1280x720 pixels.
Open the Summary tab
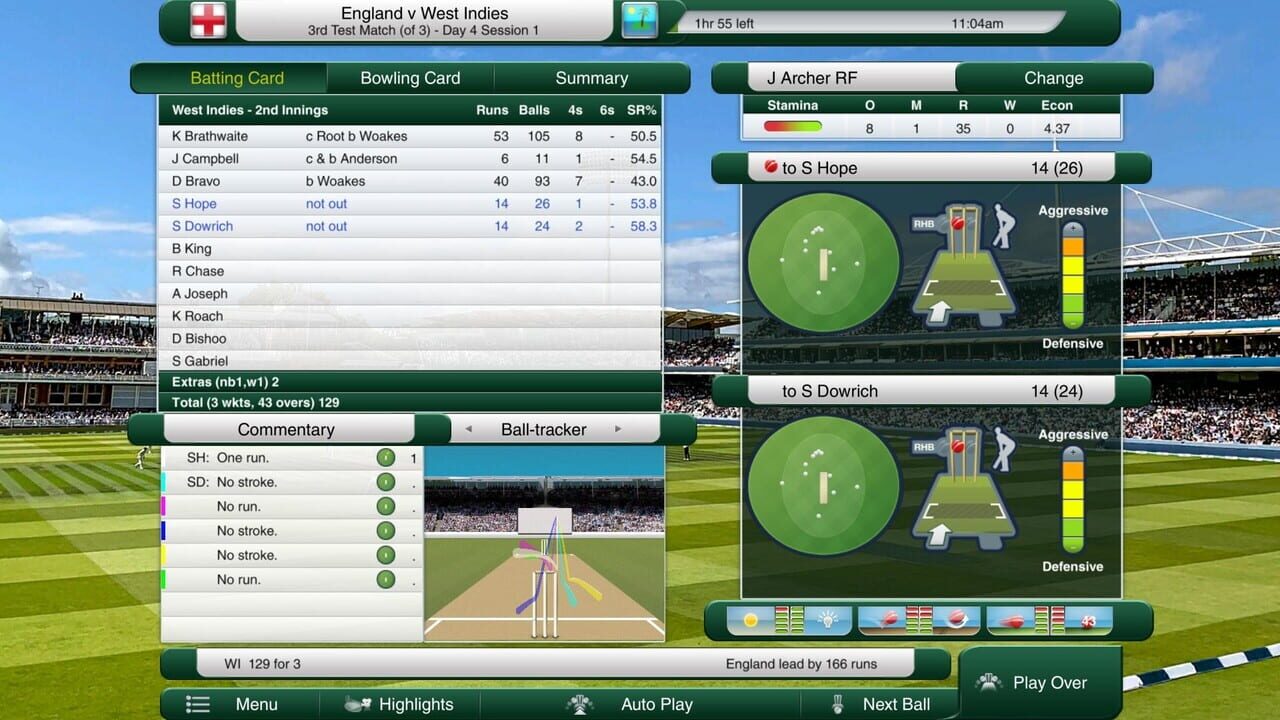click(591, 77)
